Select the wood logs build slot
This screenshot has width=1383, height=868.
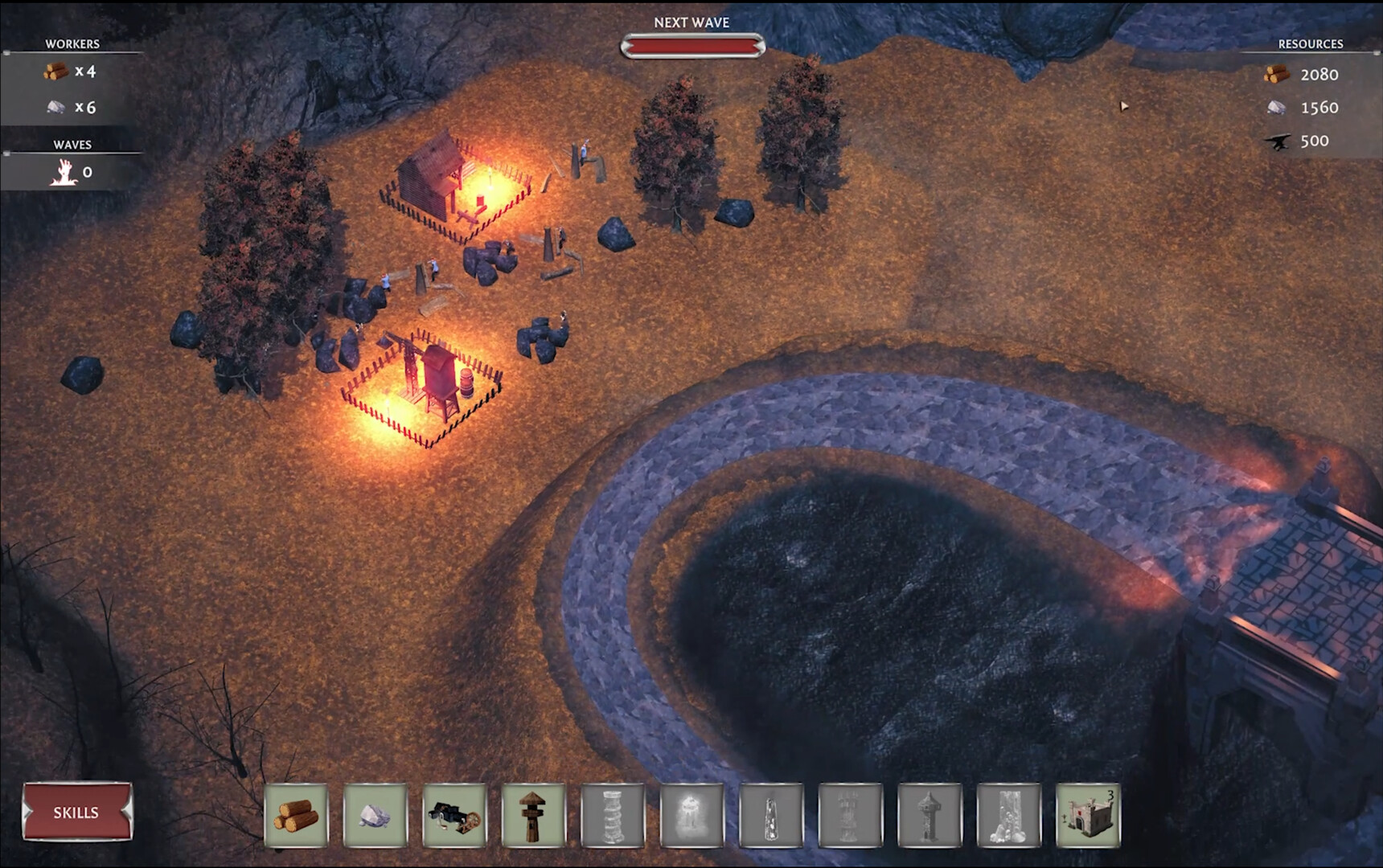[296, 815]
